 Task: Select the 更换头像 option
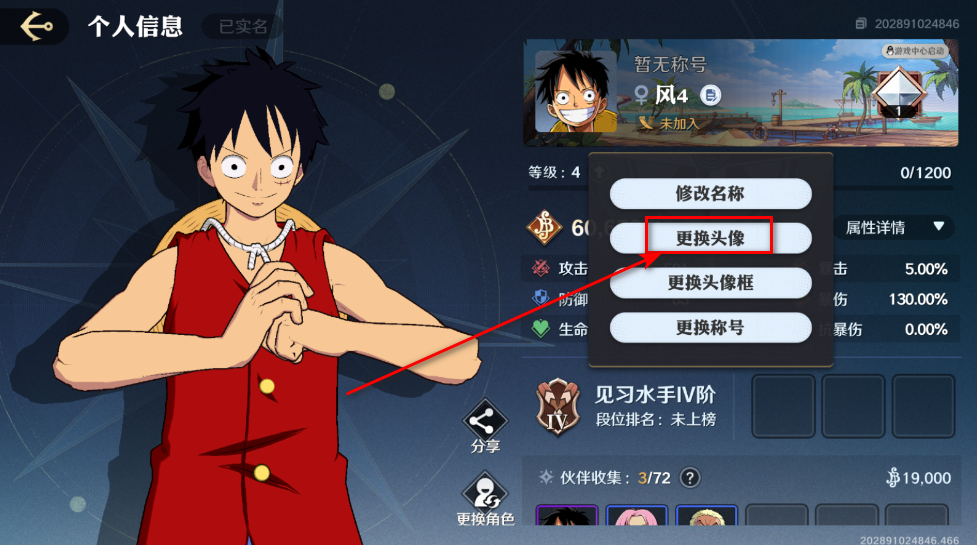[x=710, y=238]
